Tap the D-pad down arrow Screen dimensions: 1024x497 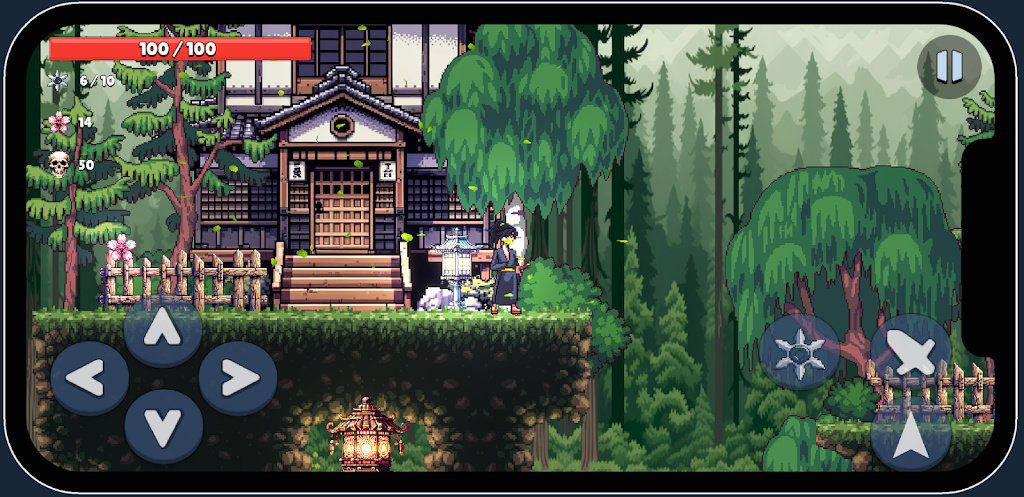tap(163, 426)
